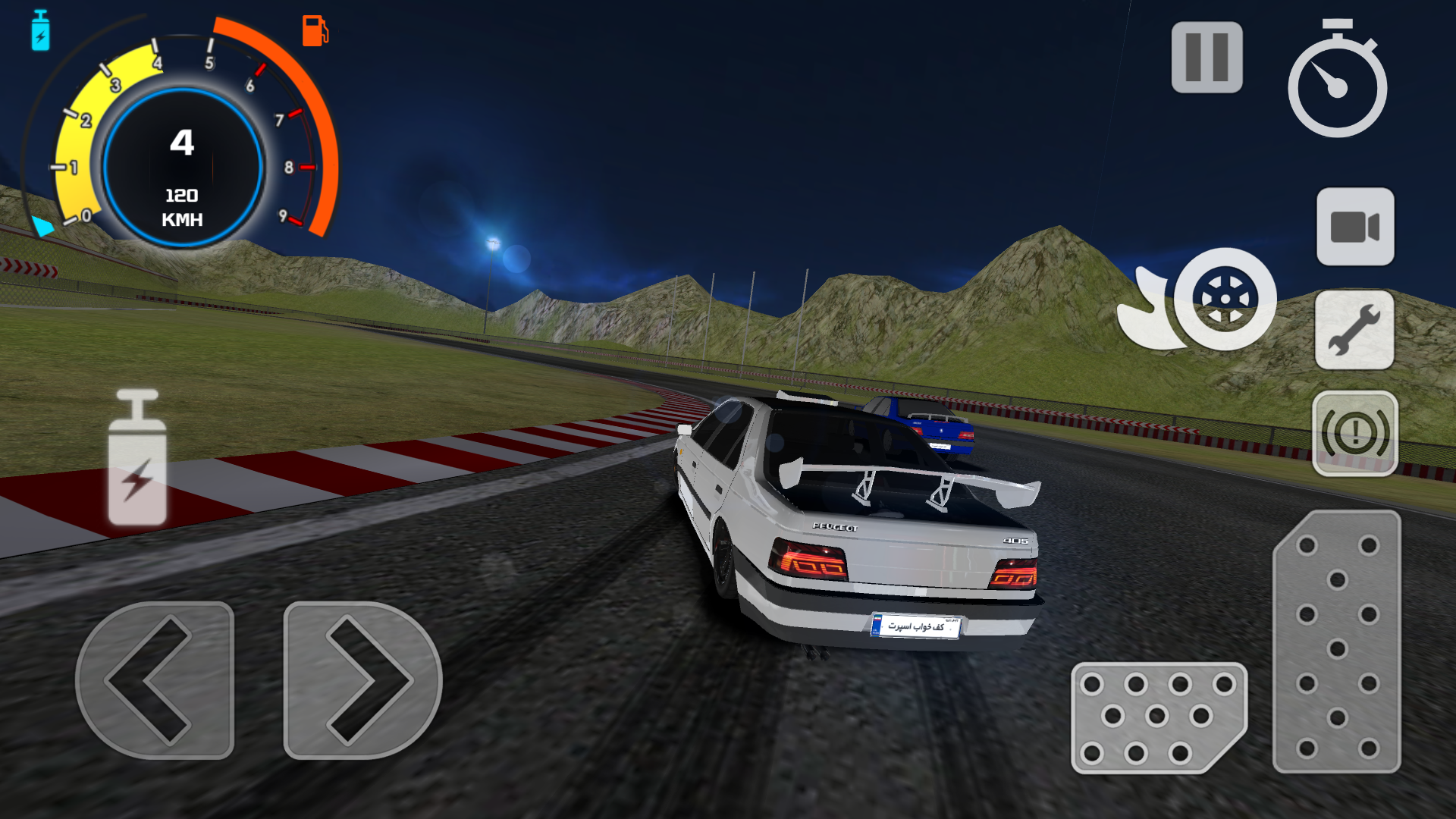
Task: Switch the camera view
Action: [1355, 227]
